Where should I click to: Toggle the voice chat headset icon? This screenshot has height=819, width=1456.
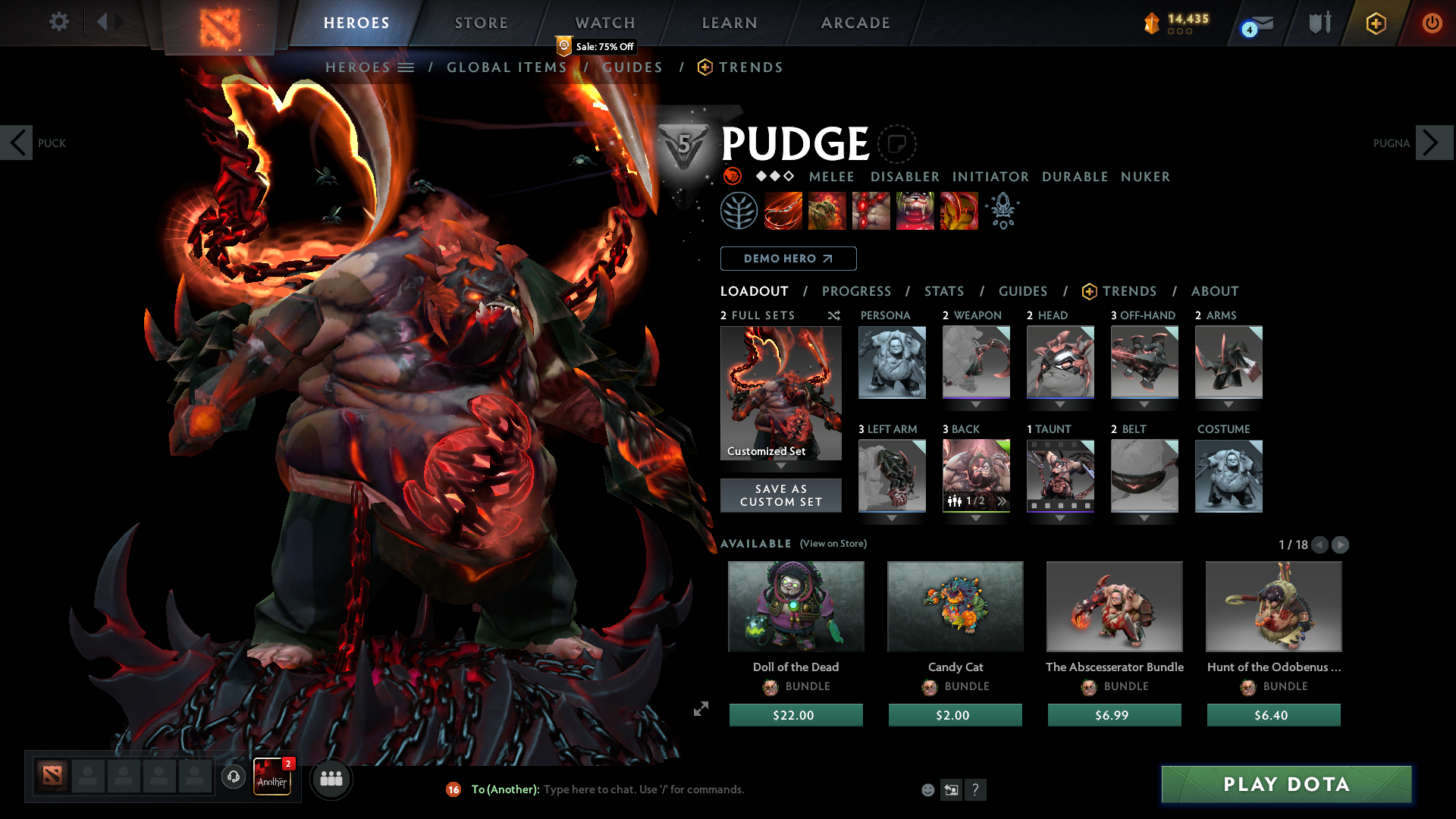(233, 777)
